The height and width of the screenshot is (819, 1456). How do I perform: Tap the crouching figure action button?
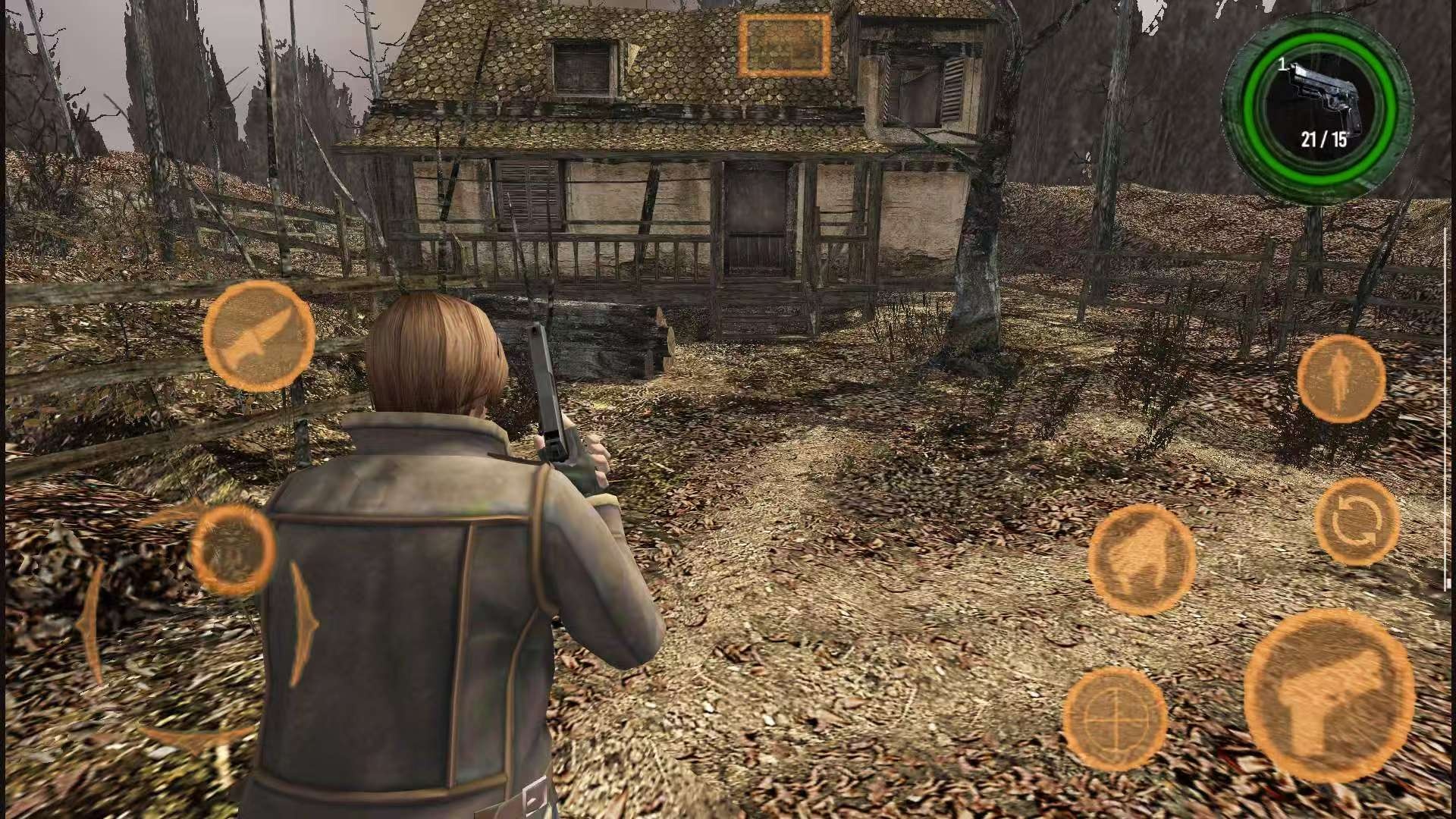pyautogui.click(x=1141, y=560)
